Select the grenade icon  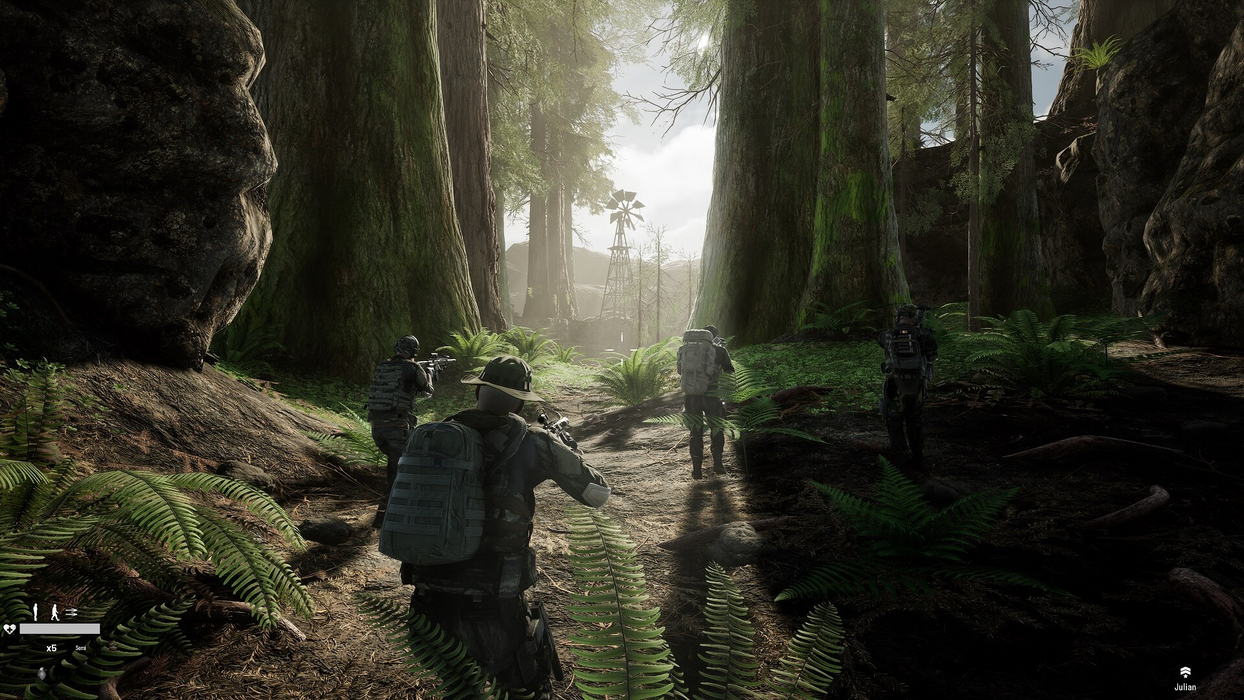point(42,674)
